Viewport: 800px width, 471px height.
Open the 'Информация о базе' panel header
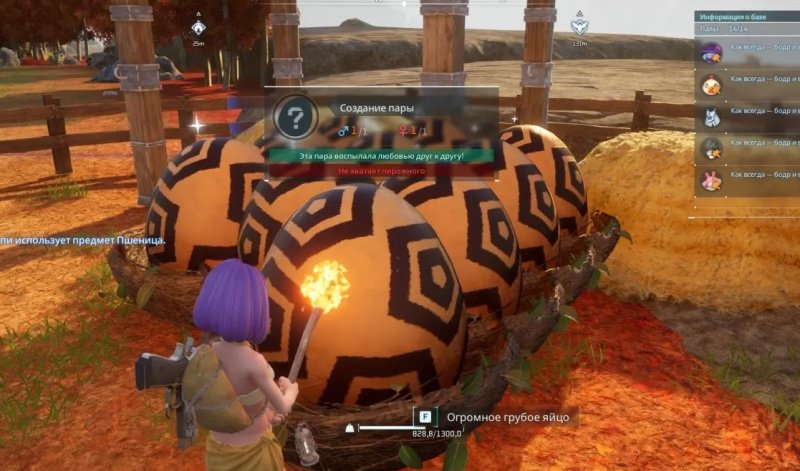click(x=746, y=17)
